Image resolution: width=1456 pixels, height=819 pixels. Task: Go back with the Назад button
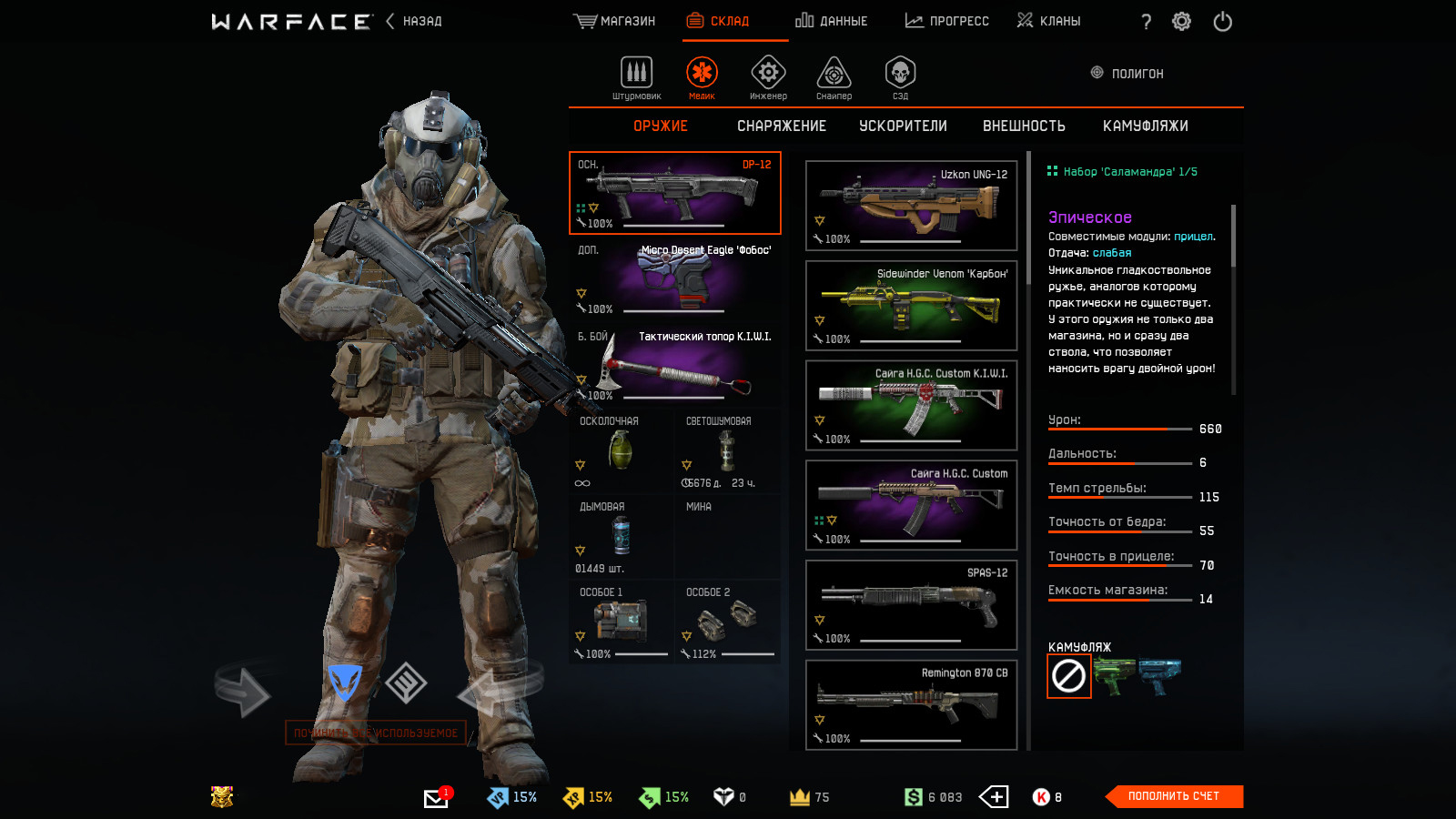tap(415, 21)
